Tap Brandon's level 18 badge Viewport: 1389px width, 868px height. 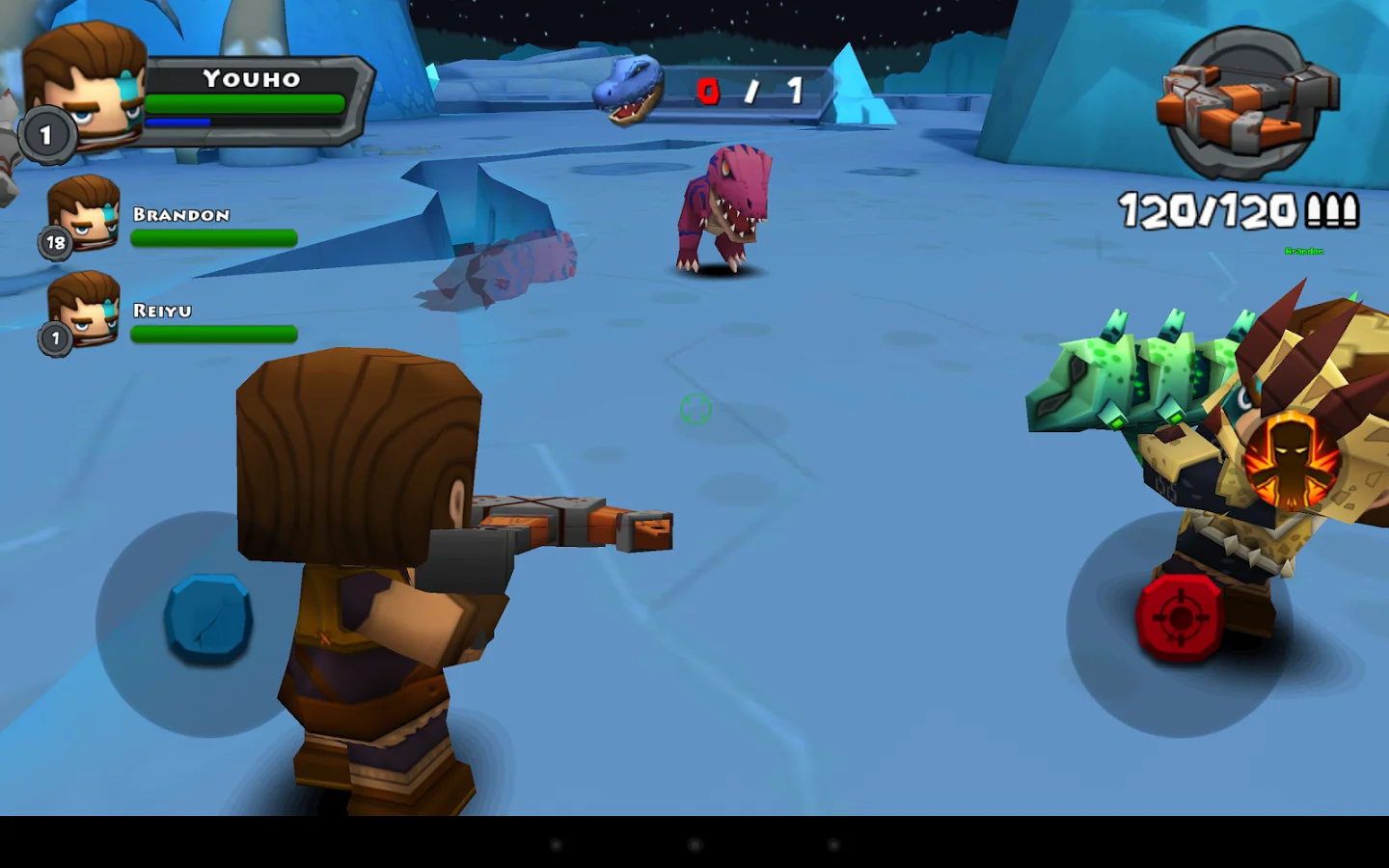click(x=55, y=241)
